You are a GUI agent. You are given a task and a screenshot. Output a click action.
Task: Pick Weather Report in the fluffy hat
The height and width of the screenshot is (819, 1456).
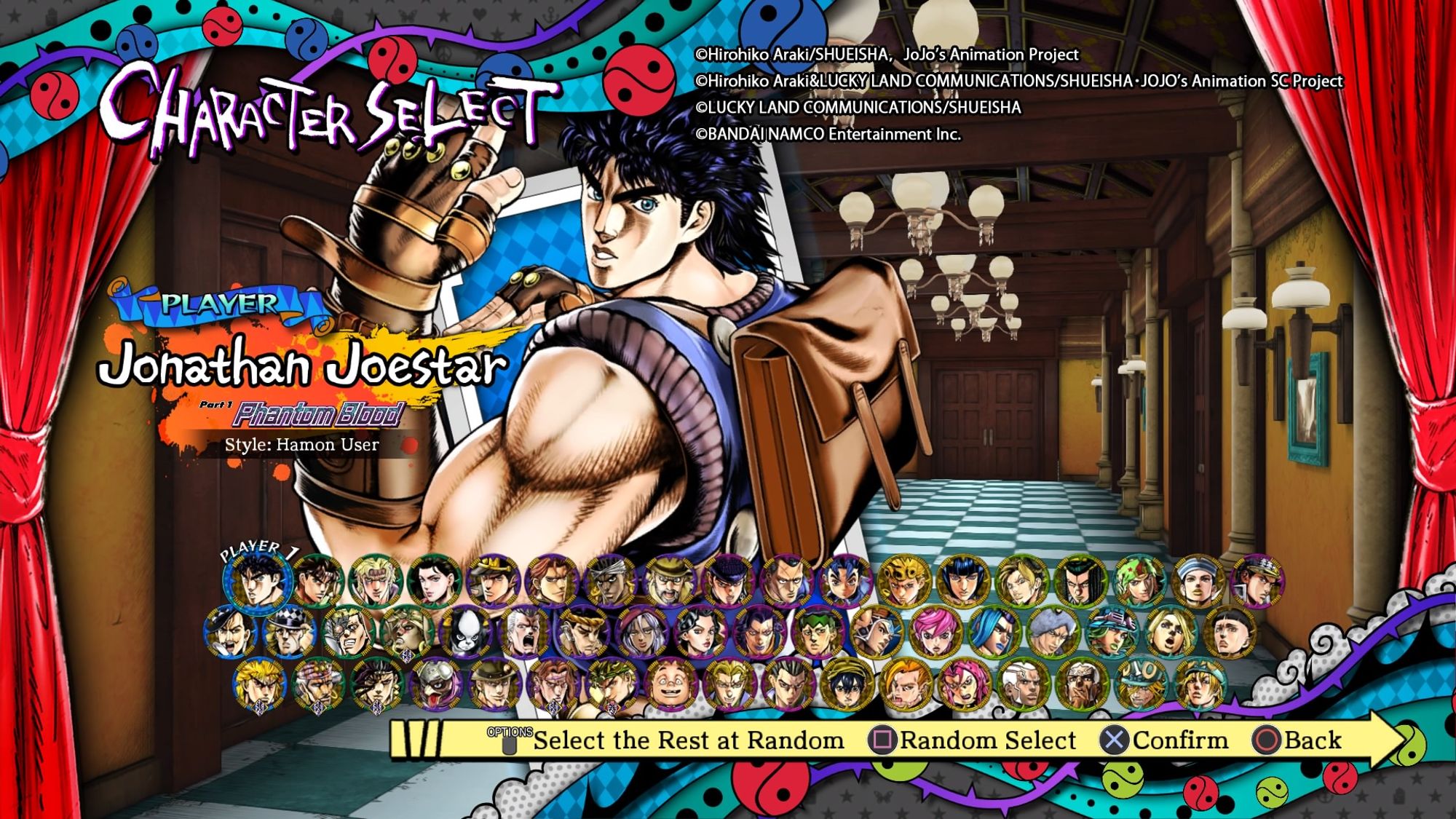(x=1052, y=633)
